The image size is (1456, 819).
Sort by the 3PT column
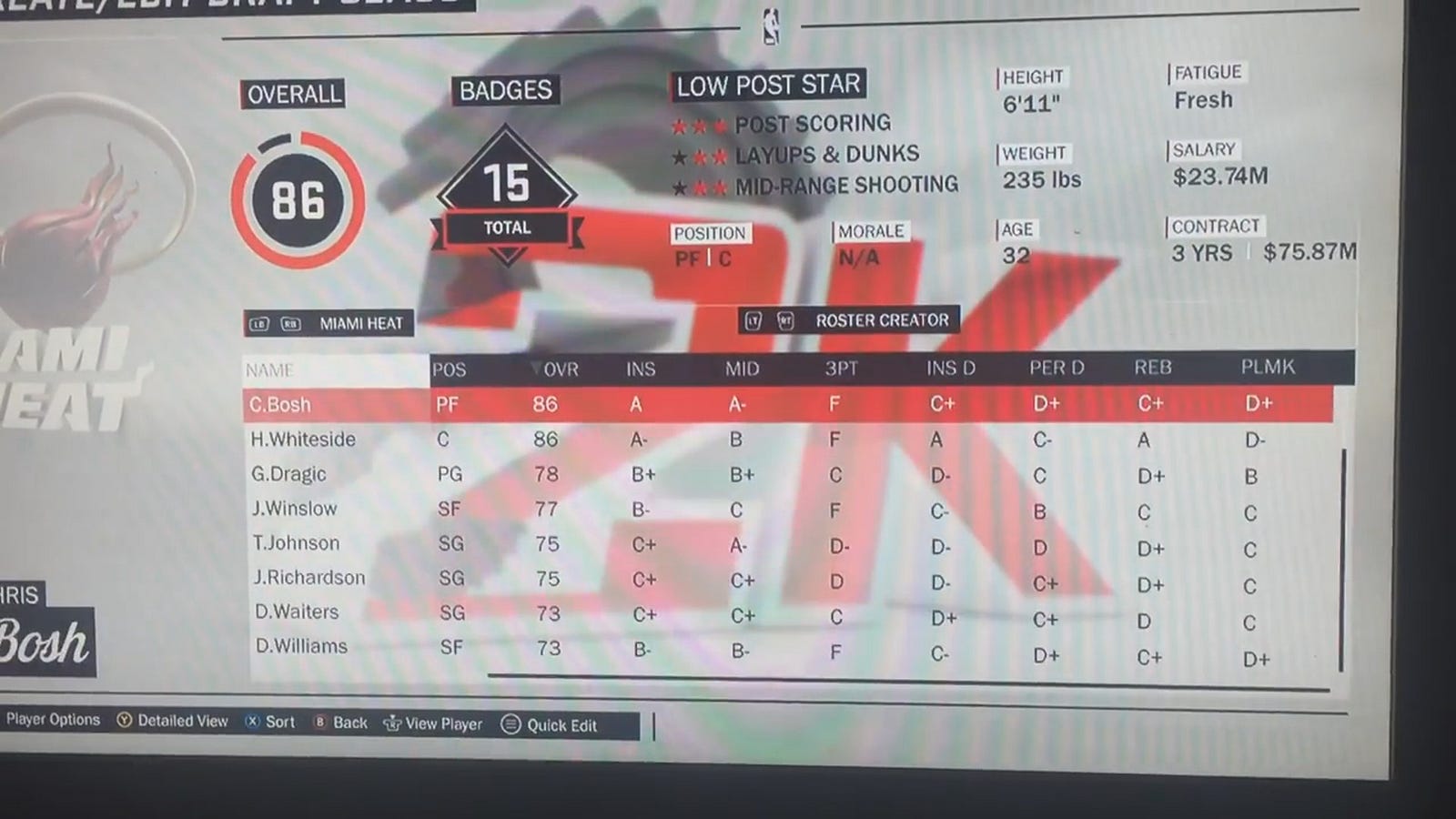841,369
